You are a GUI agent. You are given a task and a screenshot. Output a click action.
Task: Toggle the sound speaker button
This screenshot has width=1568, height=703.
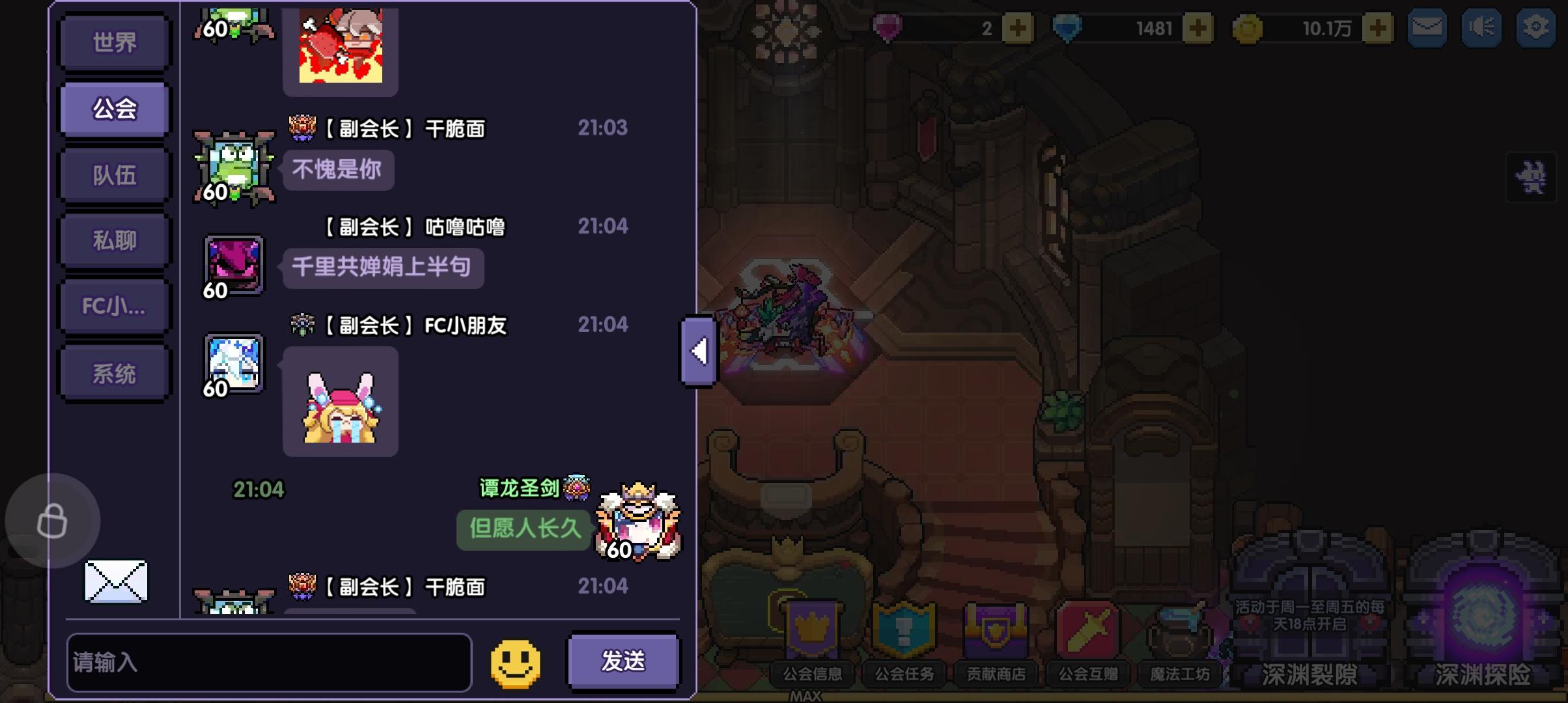(1481, 27)
